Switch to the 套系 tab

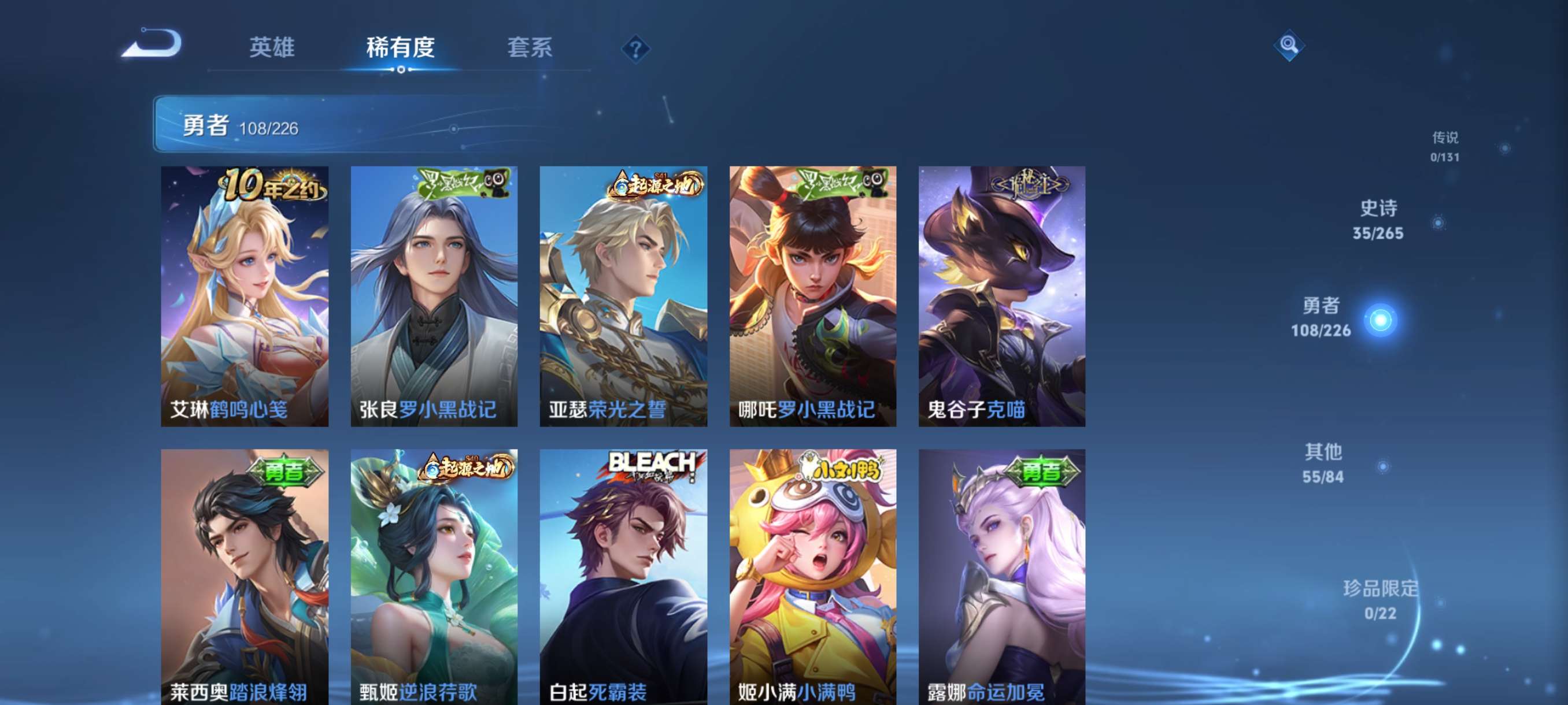click(529, 49)
